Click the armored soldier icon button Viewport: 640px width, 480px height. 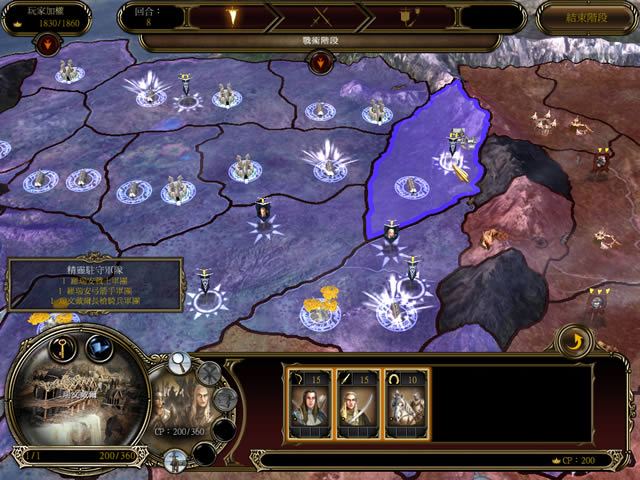(175, 459)
